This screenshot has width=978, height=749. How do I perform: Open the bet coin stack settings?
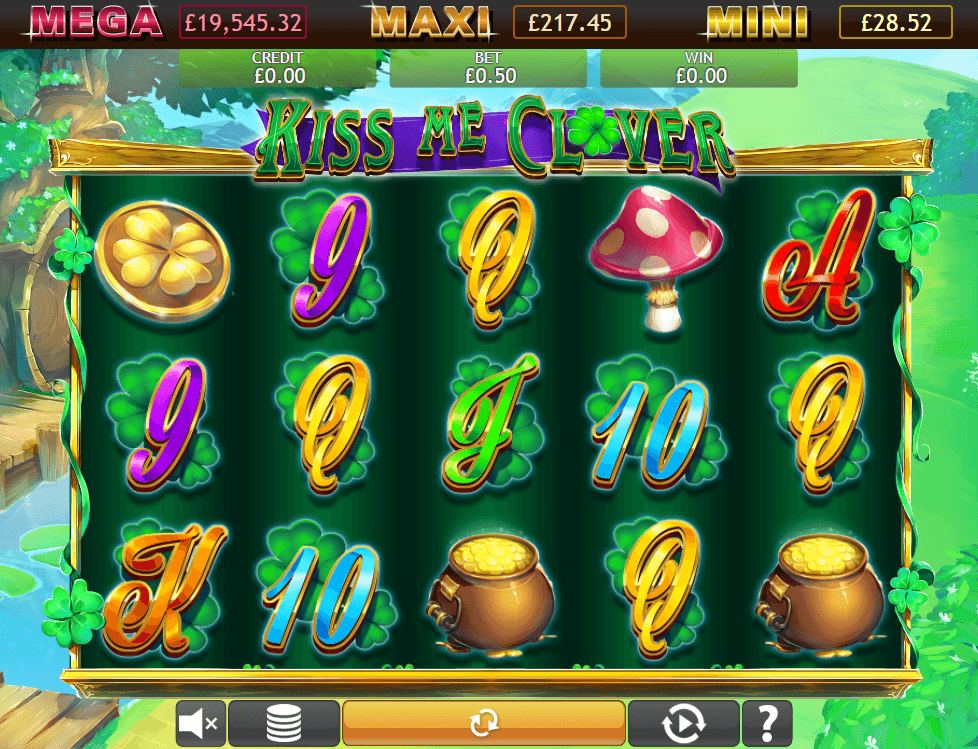click(284, 722)
